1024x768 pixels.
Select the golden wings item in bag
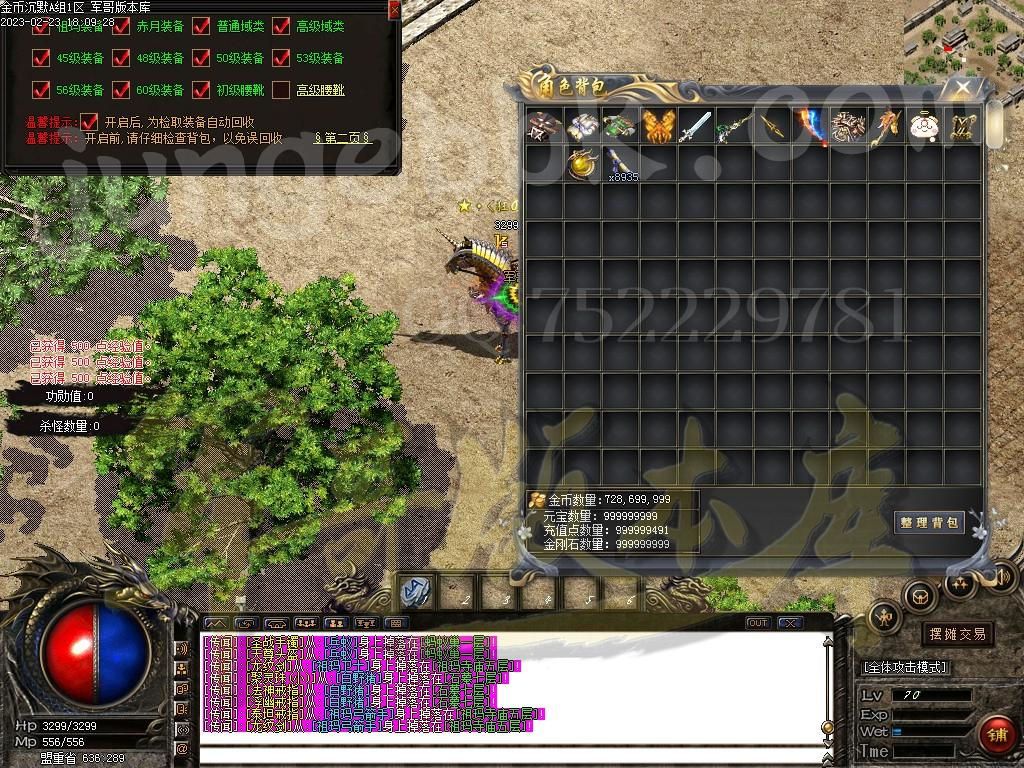point(659,127)
